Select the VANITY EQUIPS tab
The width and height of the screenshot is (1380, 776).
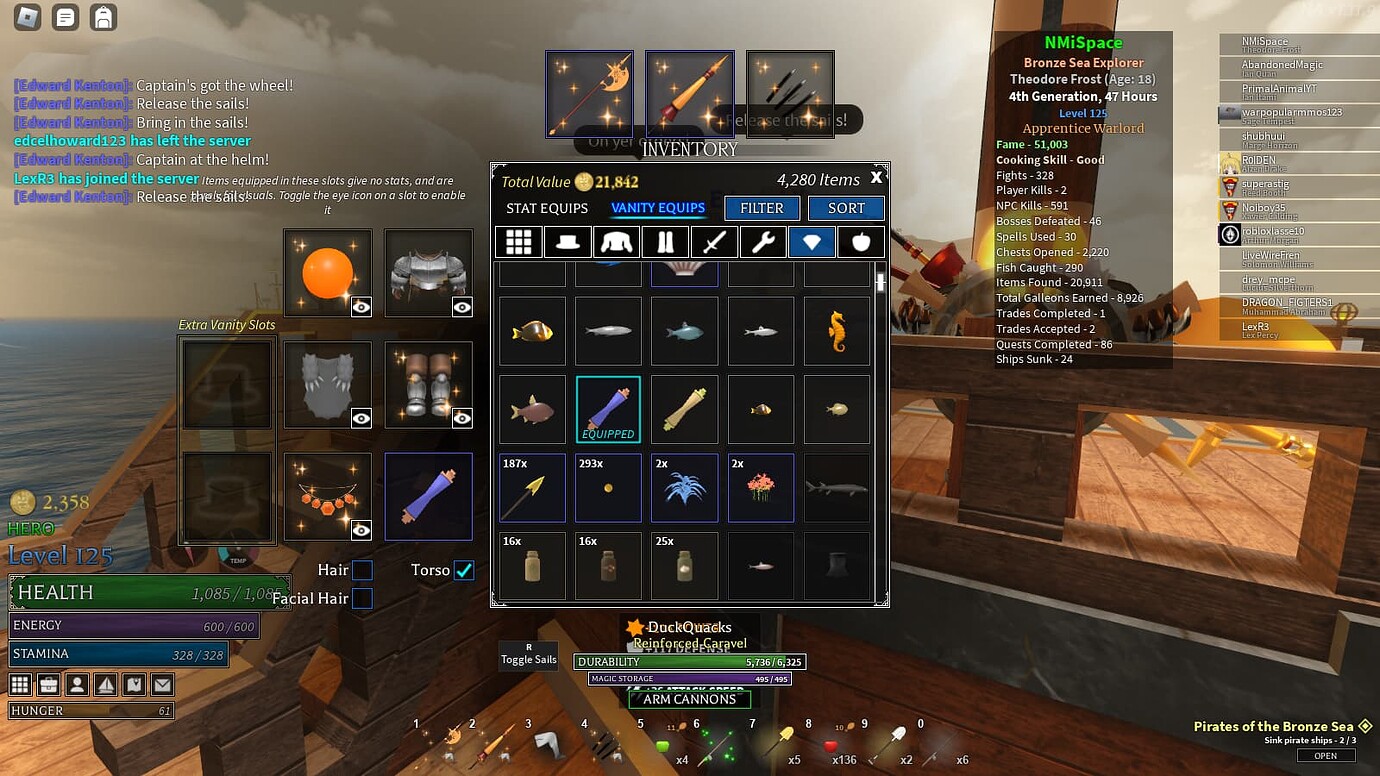coord(659,208)
